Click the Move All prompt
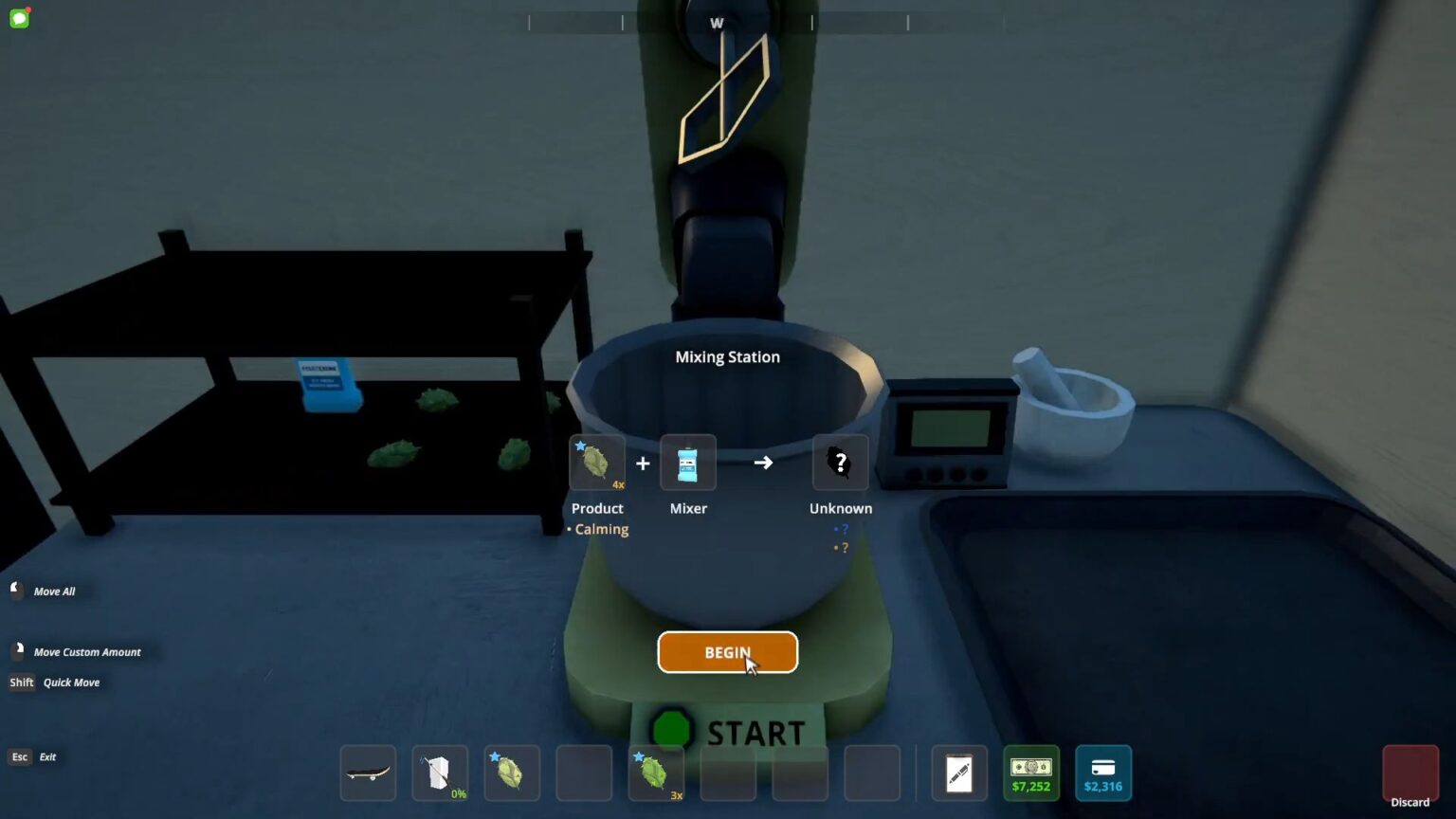The image size is (1456, 819). coord(54,591)
